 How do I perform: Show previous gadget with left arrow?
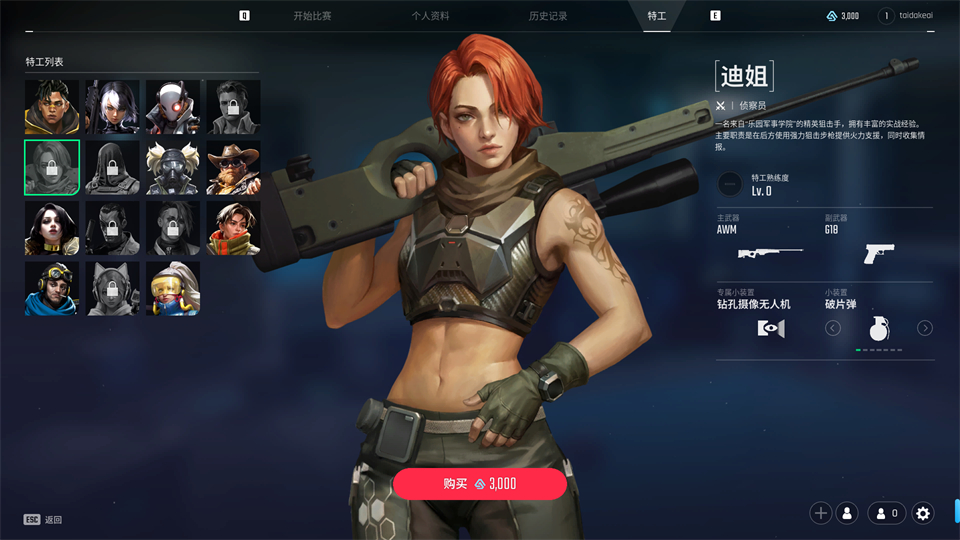point(832,328)
